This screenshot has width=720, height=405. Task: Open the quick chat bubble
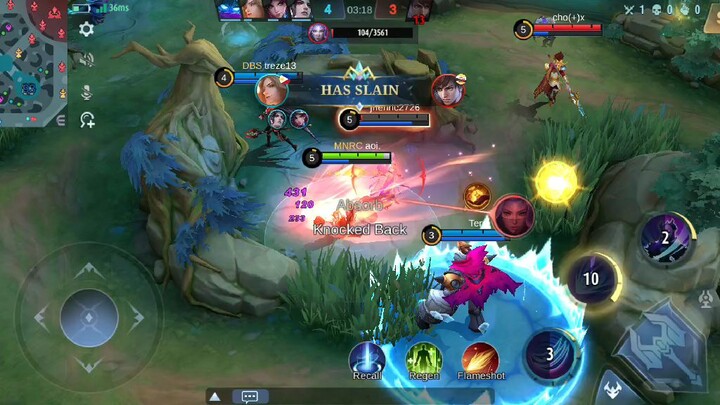click(250, 396)
